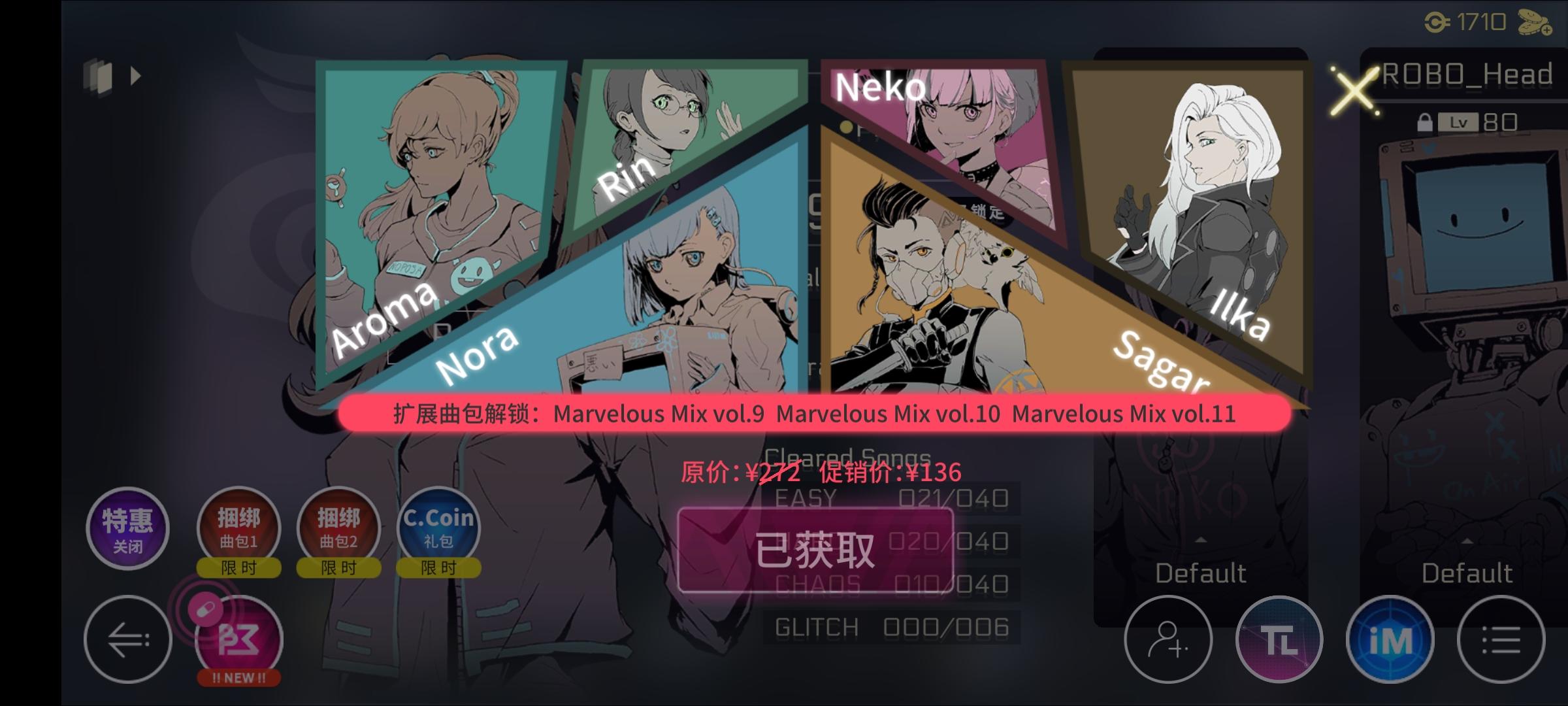
Task: Click the GLITCH 000/006 progress bar
Action: coord(890,626)
